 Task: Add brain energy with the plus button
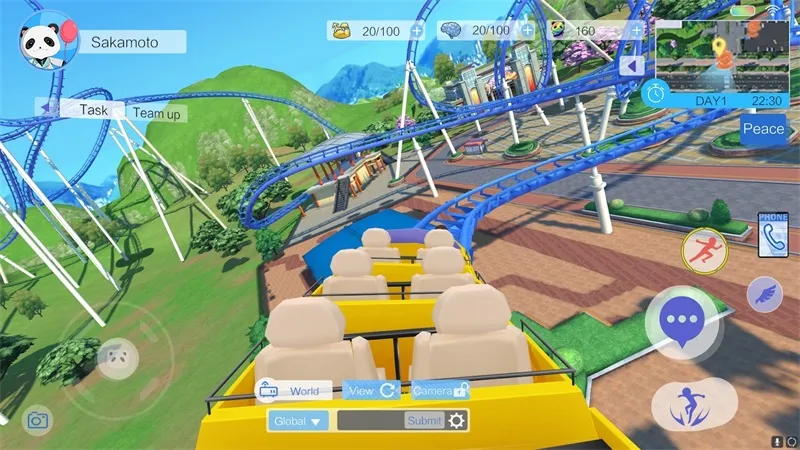[x=527, y=31]
